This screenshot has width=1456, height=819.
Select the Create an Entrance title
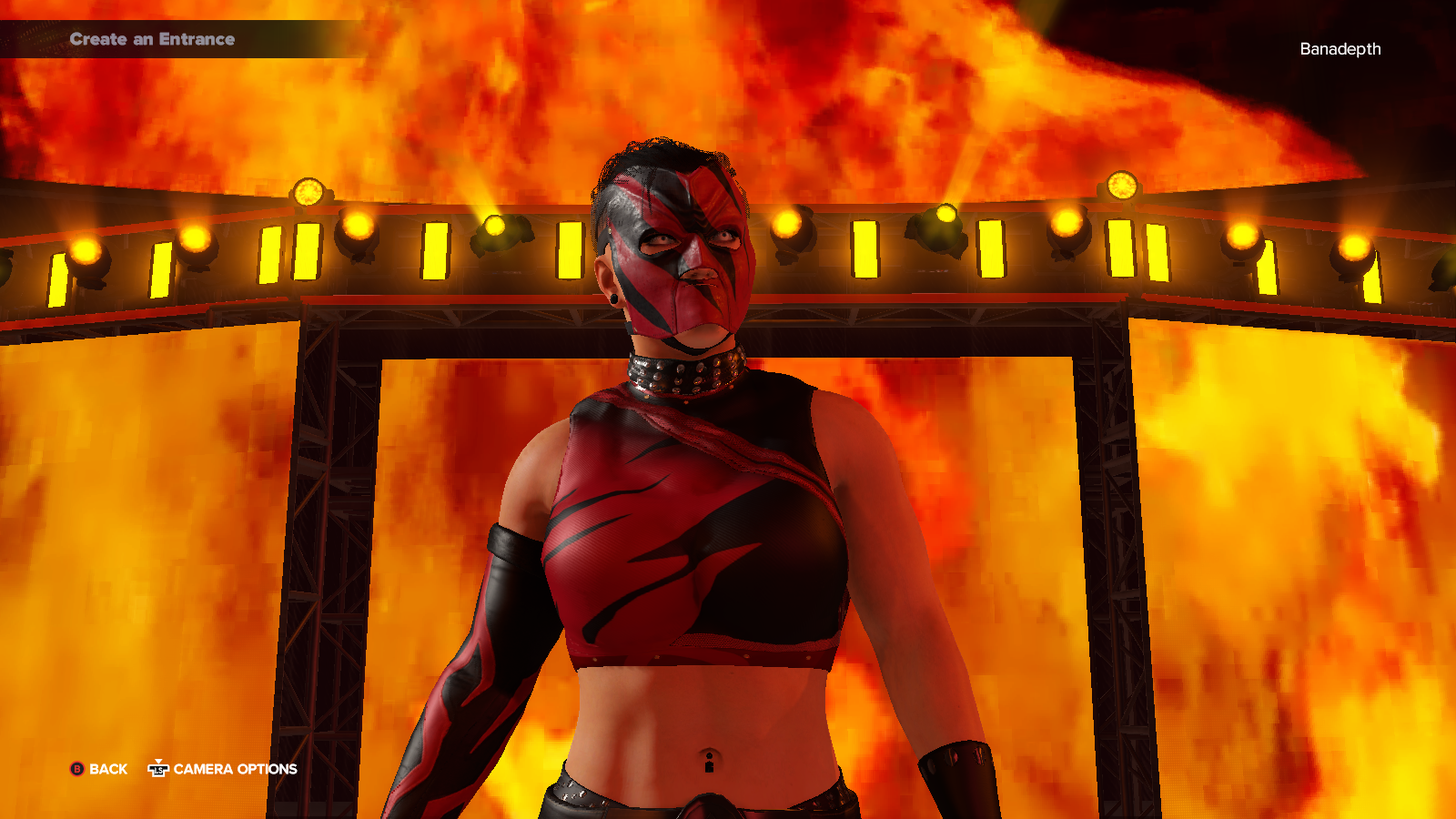pyautogui.click(x=153, y=39)
